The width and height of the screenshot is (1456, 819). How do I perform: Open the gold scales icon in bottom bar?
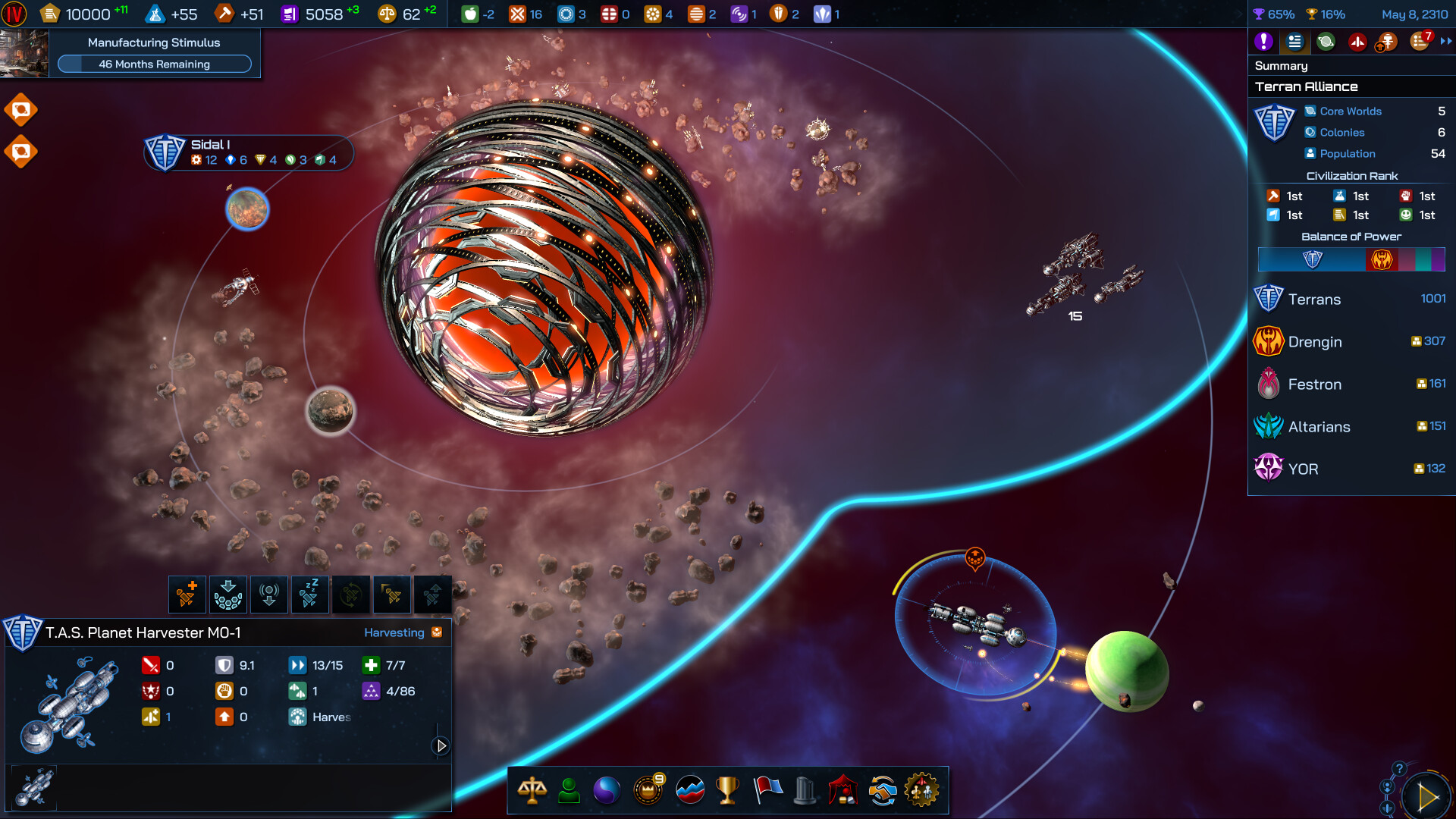(532, 790)
